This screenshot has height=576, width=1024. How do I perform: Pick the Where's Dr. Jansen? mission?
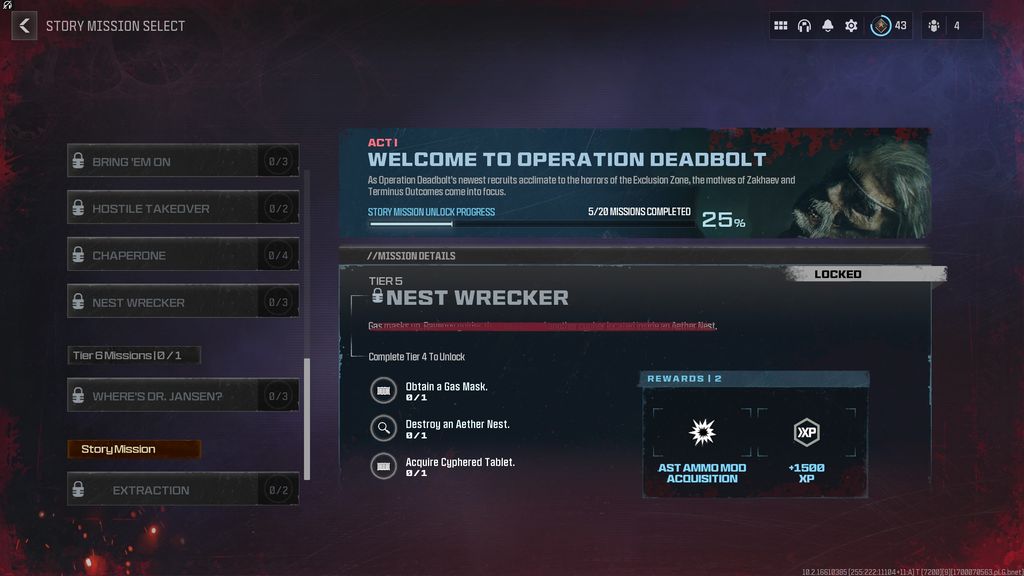[183, 397]
